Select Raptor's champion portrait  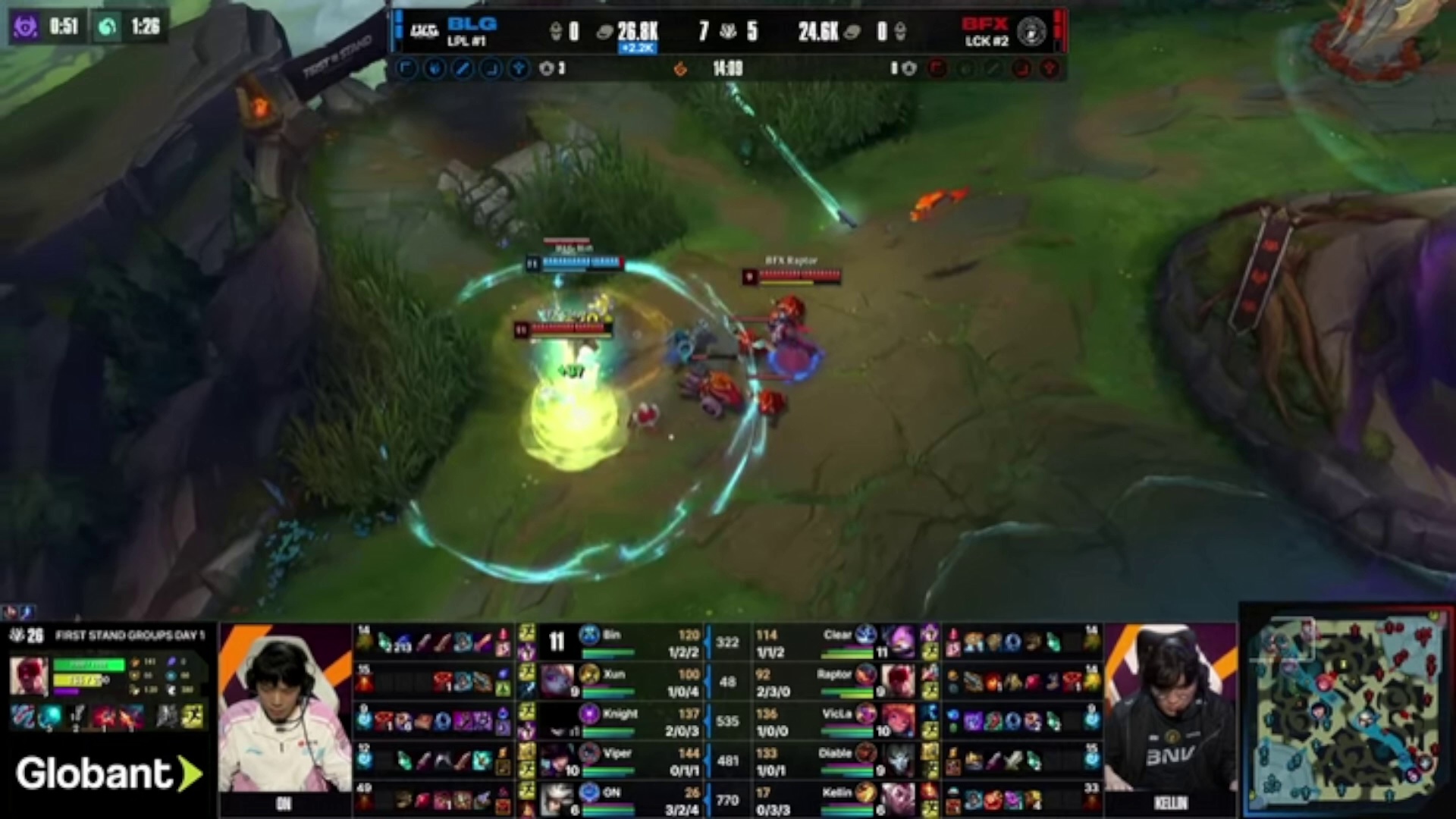tap(899, 680)
